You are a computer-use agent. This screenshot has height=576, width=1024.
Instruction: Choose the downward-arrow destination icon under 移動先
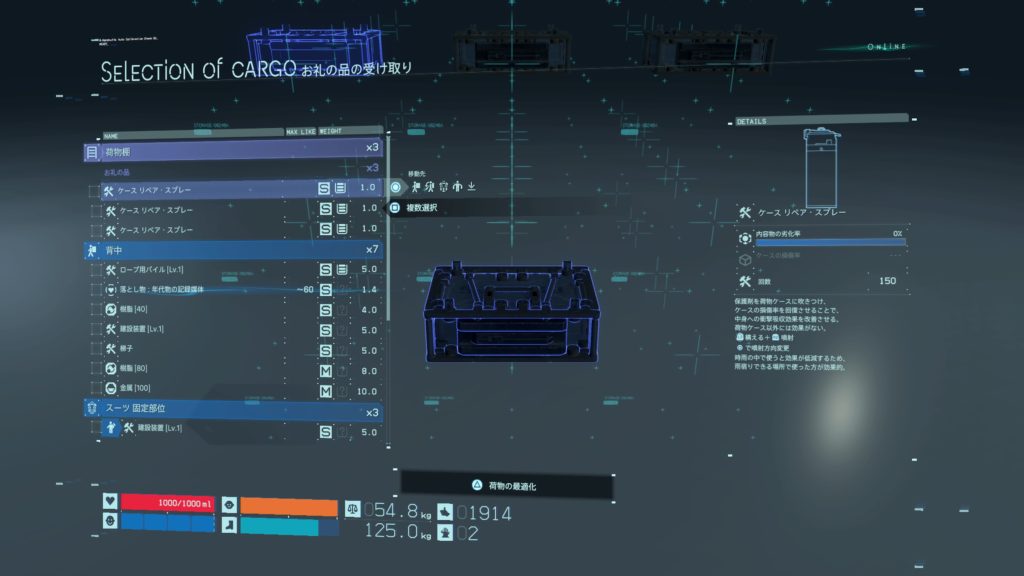pos(471,186)
